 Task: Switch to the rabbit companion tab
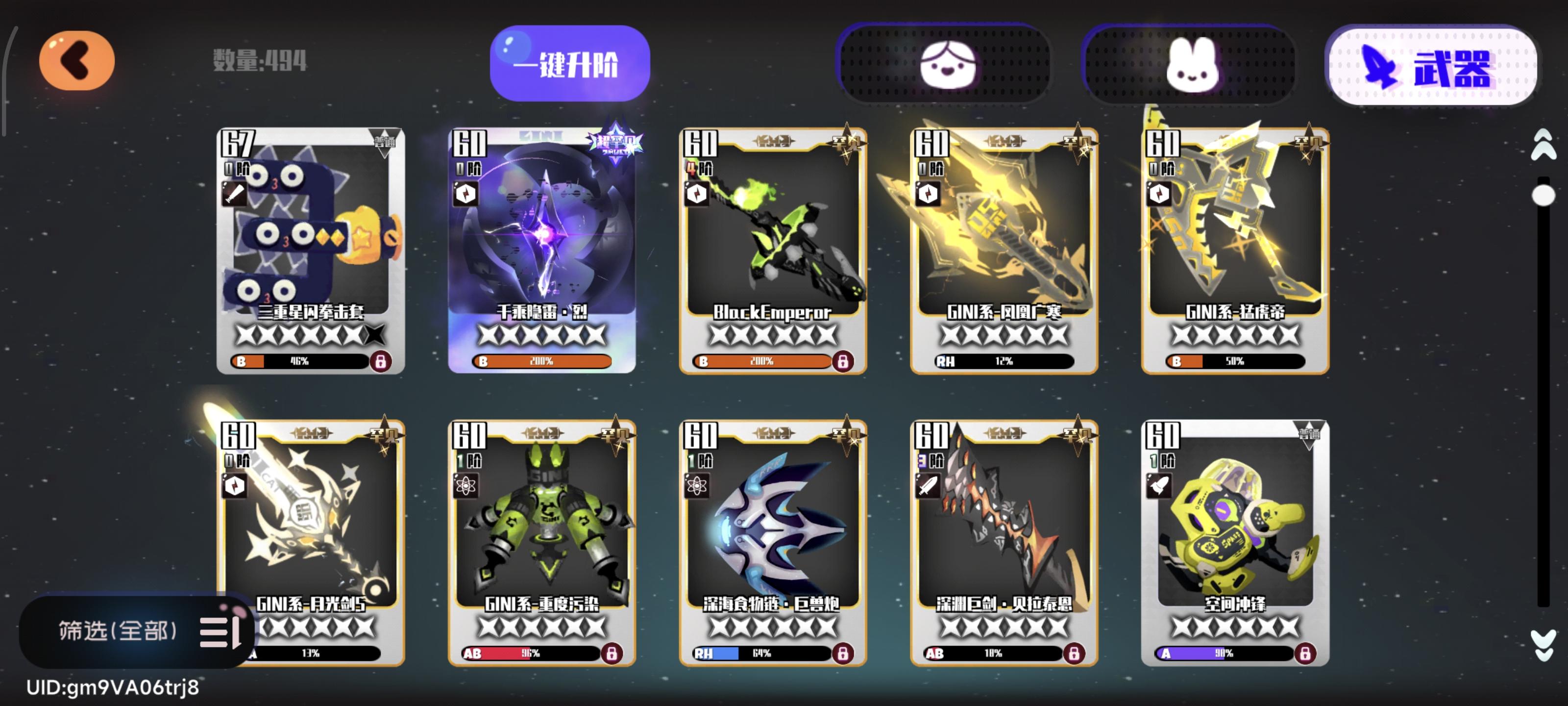1193,65
